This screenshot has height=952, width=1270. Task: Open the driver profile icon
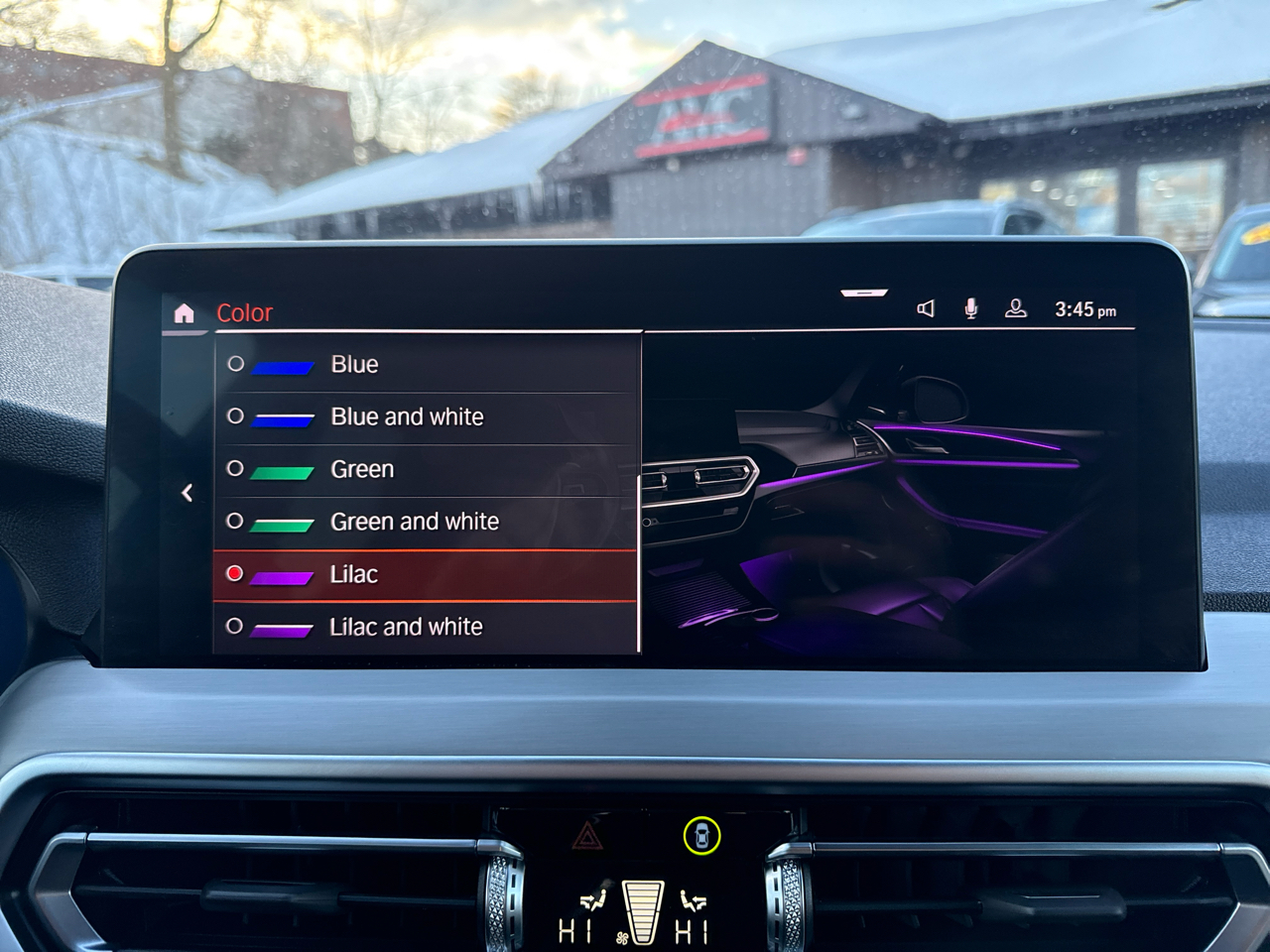(x=1015, y=309)
